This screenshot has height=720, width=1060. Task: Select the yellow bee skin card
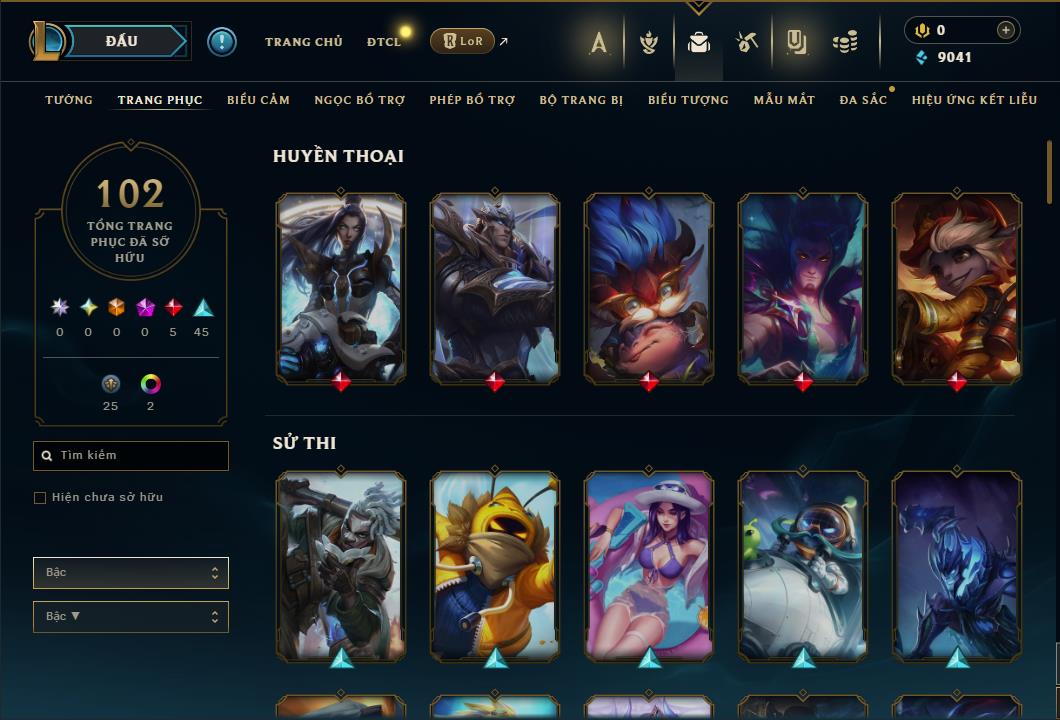point(495,565)
